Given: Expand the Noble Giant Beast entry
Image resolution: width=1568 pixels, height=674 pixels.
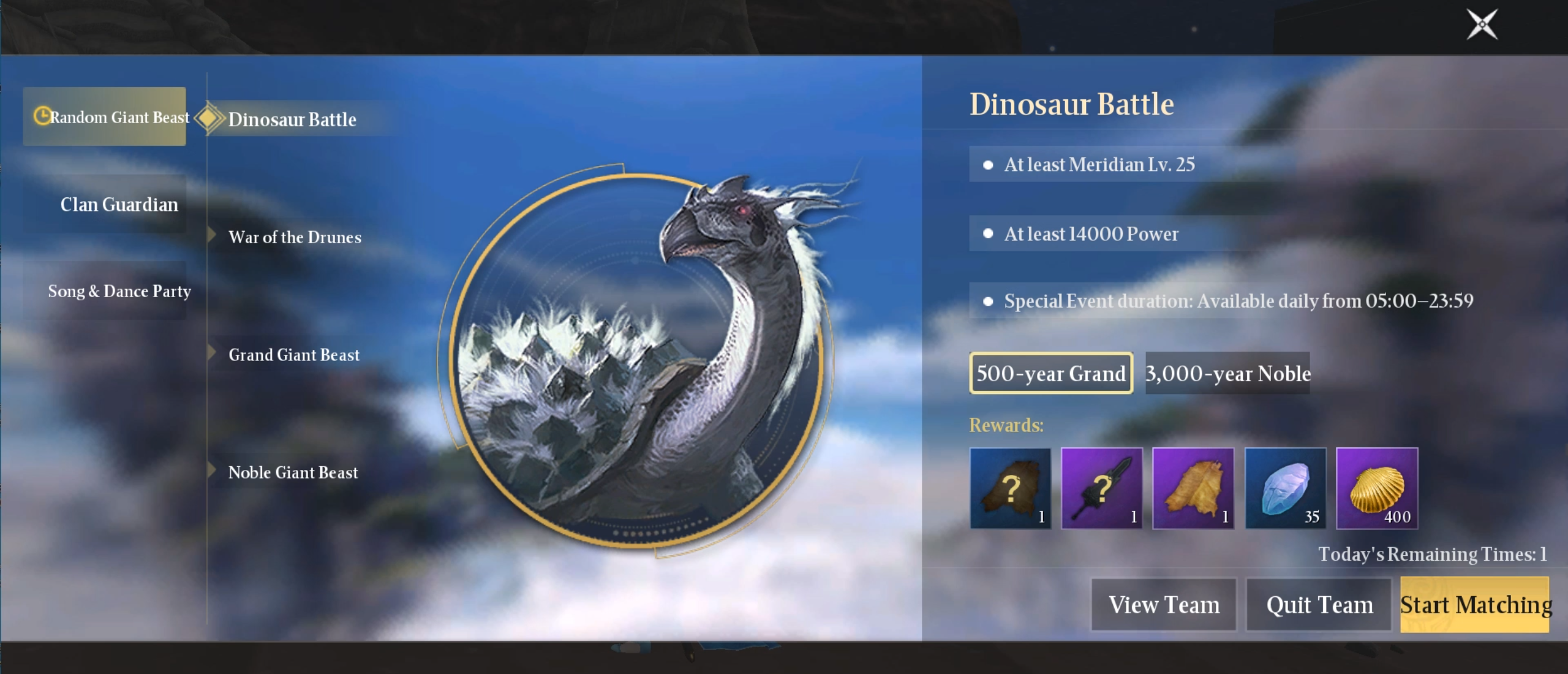Looking at the screenshot, I should pyautogui.click(x=293, y=472).
